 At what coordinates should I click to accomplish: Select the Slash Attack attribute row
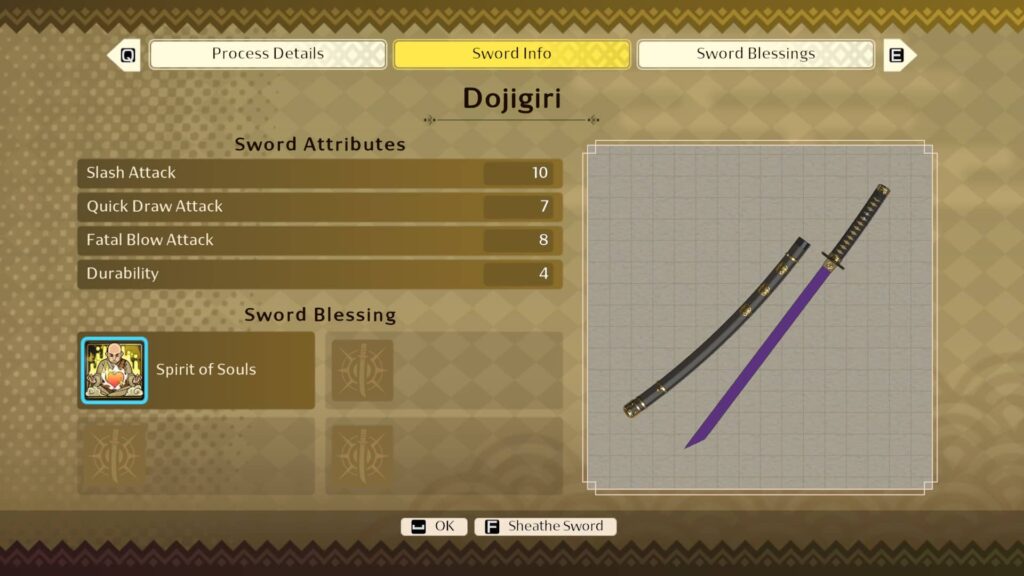(319, 173)
